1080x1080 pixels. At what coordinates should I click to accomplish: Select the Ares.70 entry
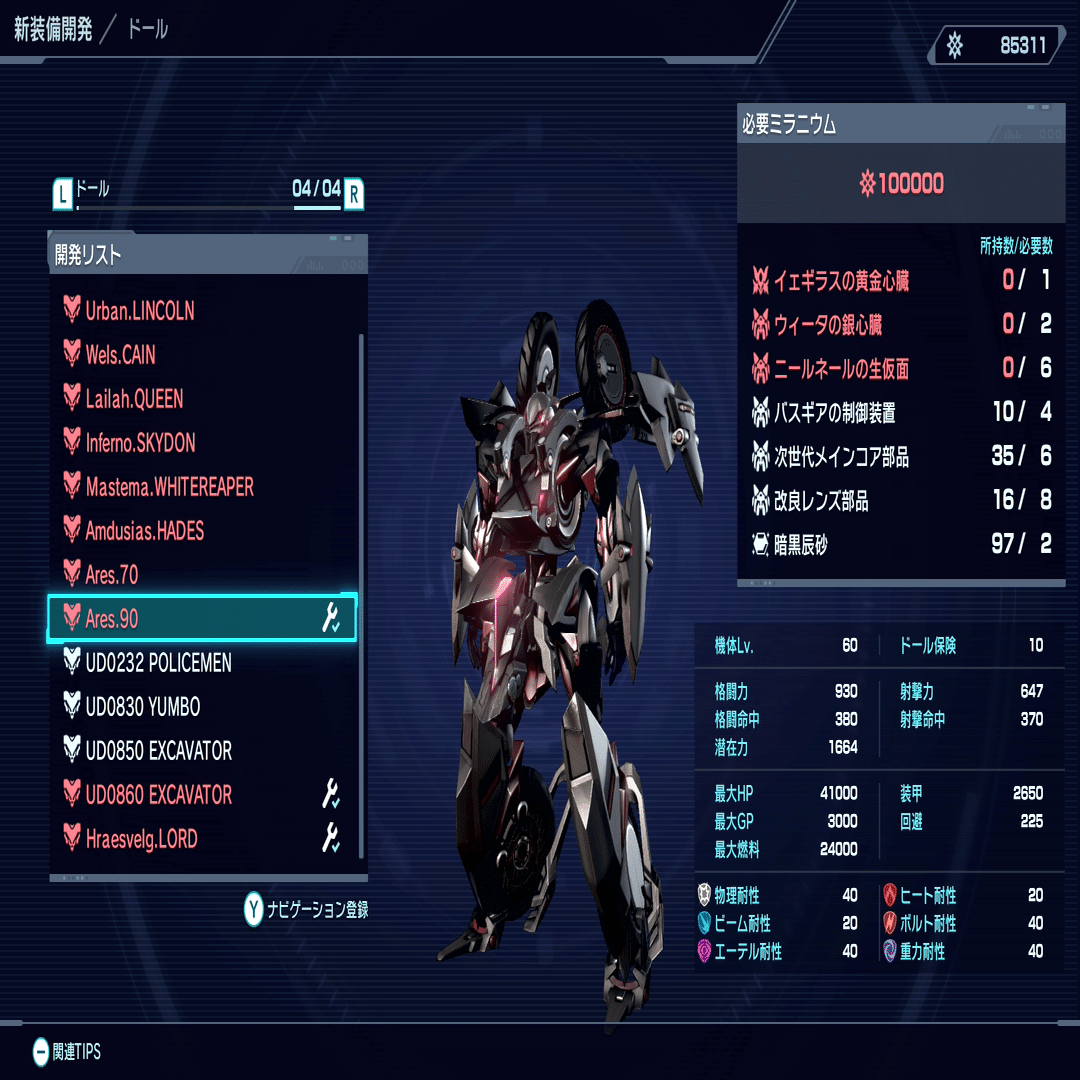coord(112,575)
